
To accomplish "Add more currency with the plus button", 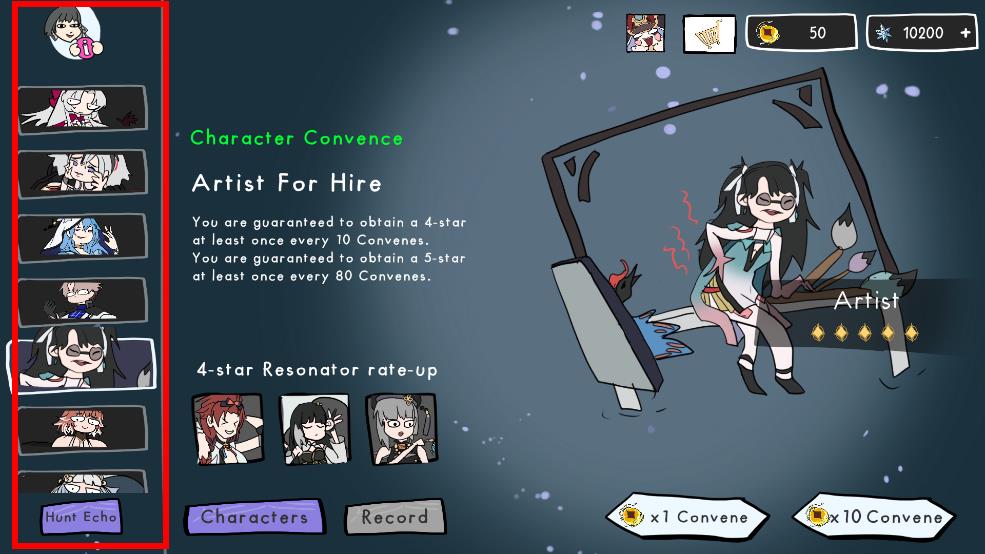I will click(965, 33).
